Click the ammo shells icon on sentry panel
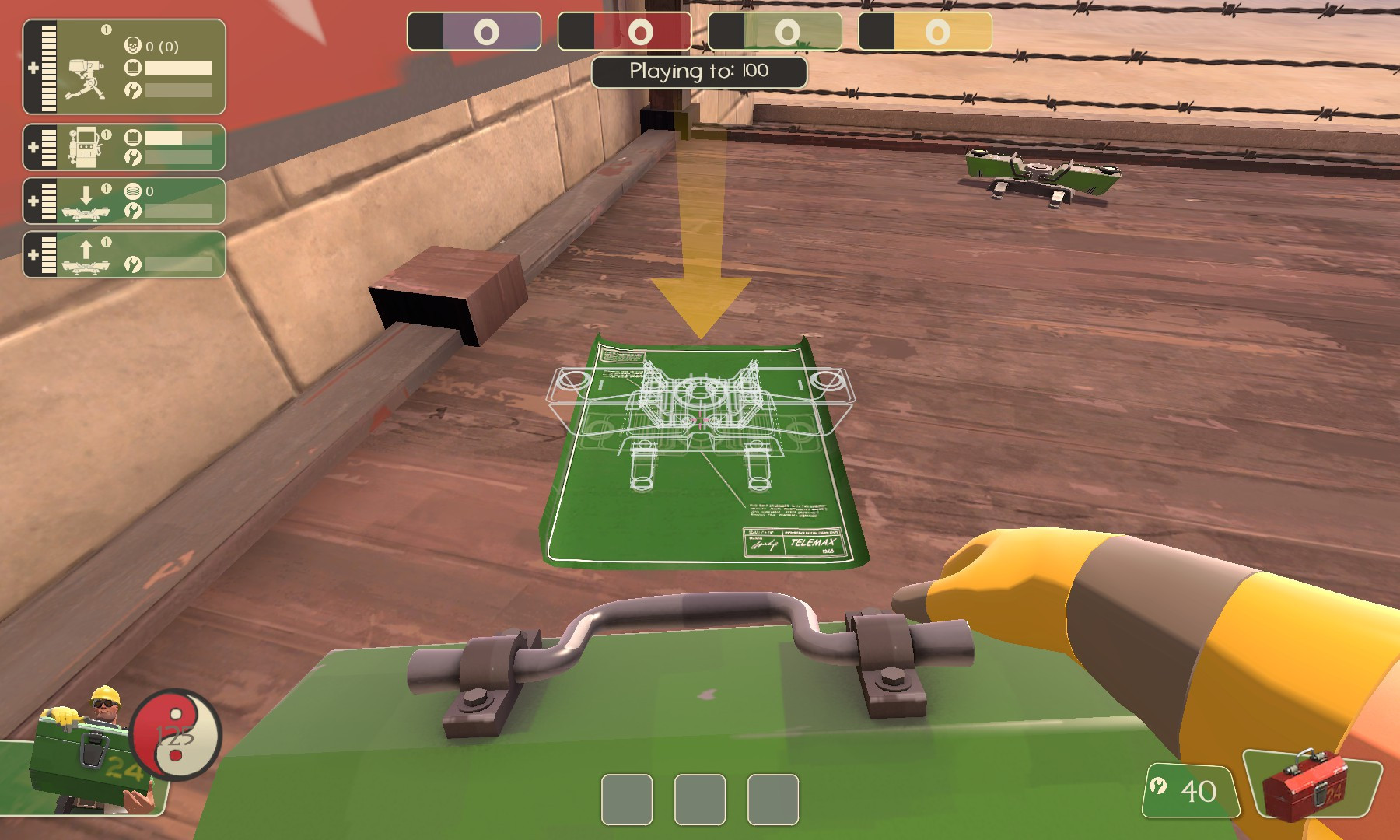 tap(133, 68)
